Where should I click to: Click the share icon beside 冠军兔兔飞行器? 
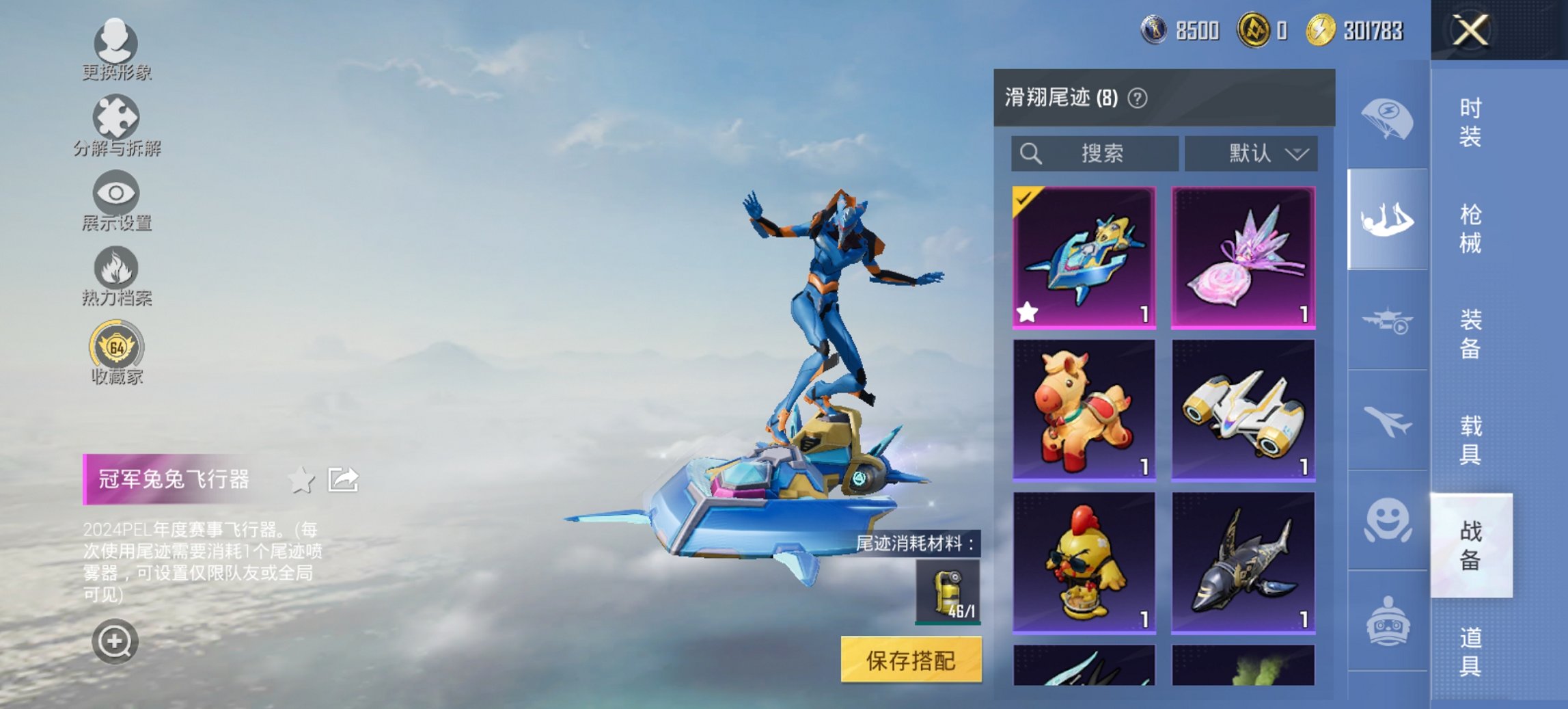coord(343,480)
